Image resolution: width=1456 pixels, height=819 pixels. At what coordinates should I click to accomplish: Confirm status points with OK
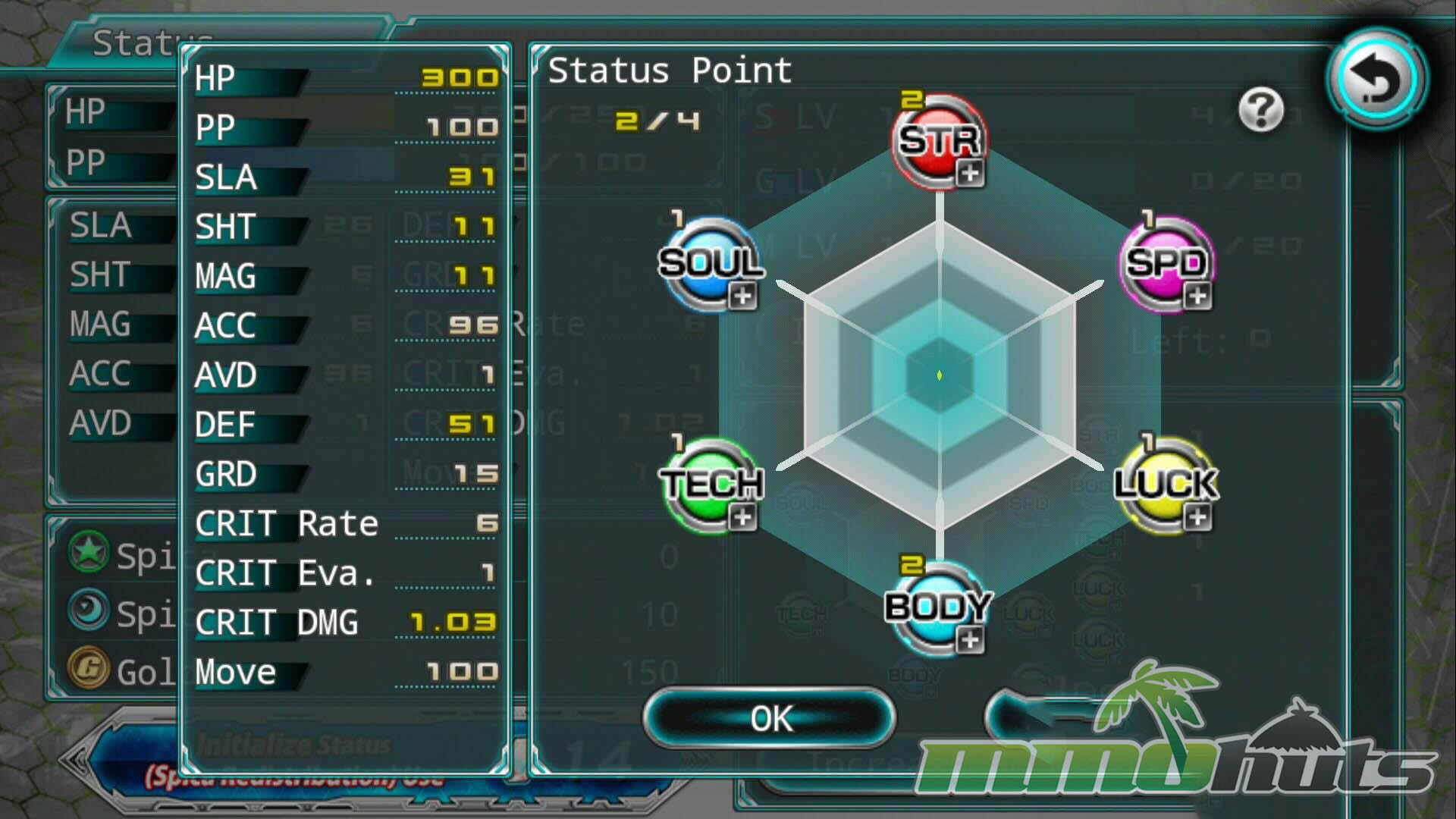[770, 718]
